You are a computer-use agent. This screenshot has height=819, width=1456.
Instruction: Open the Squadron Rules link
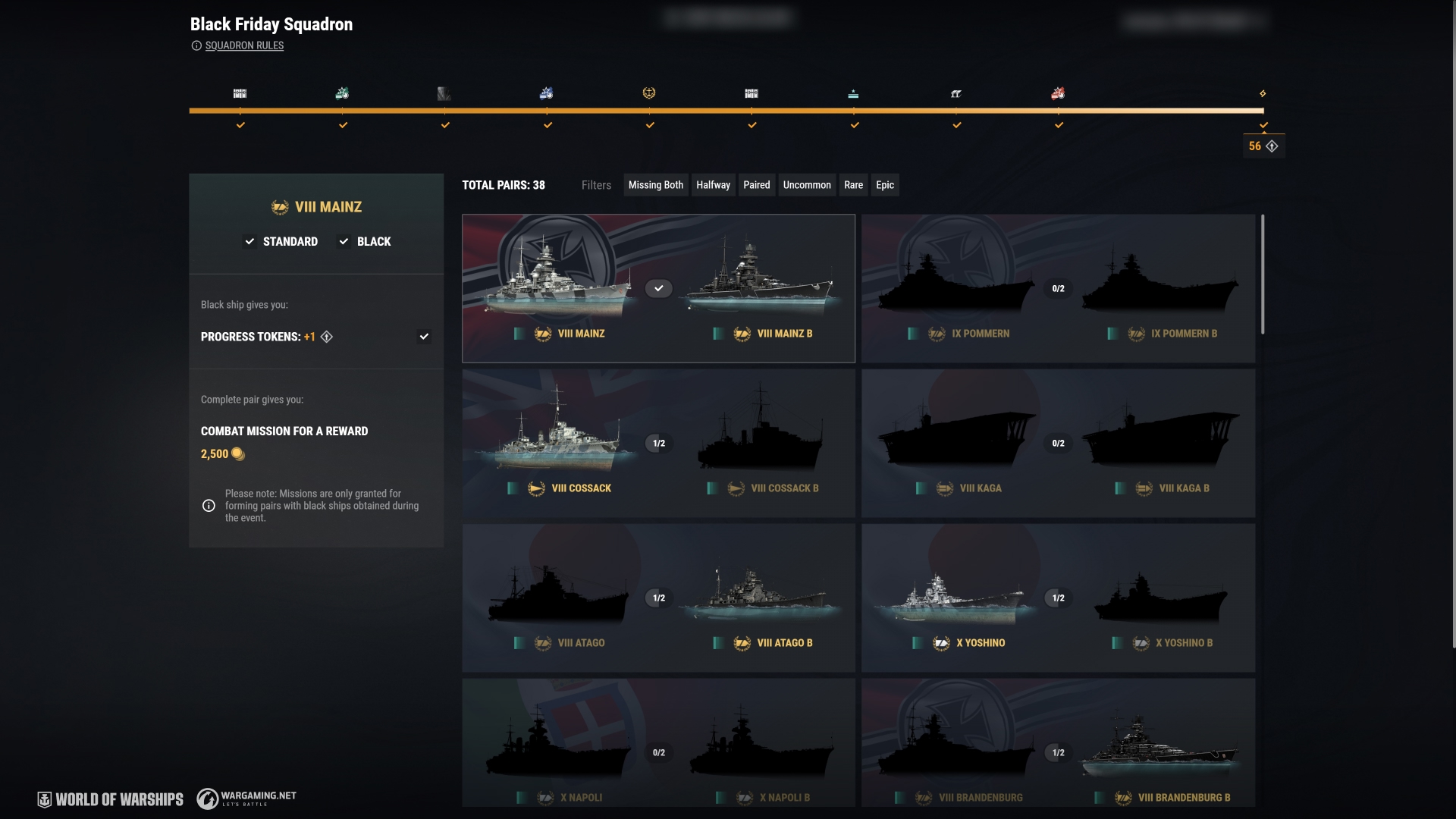(246, 45)
